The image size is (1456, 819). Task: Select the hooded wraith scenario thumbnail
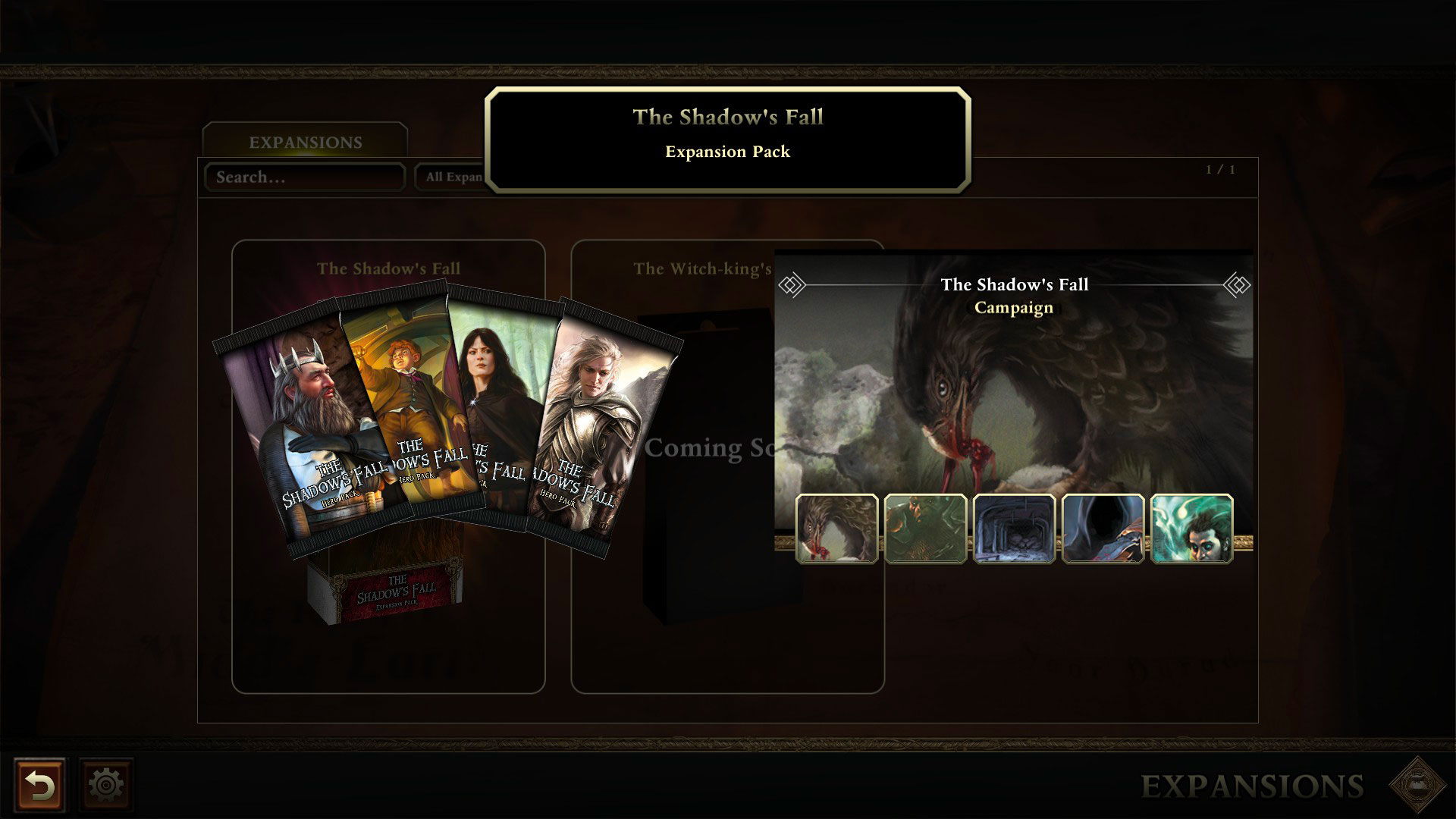(x=1103, y=527)
